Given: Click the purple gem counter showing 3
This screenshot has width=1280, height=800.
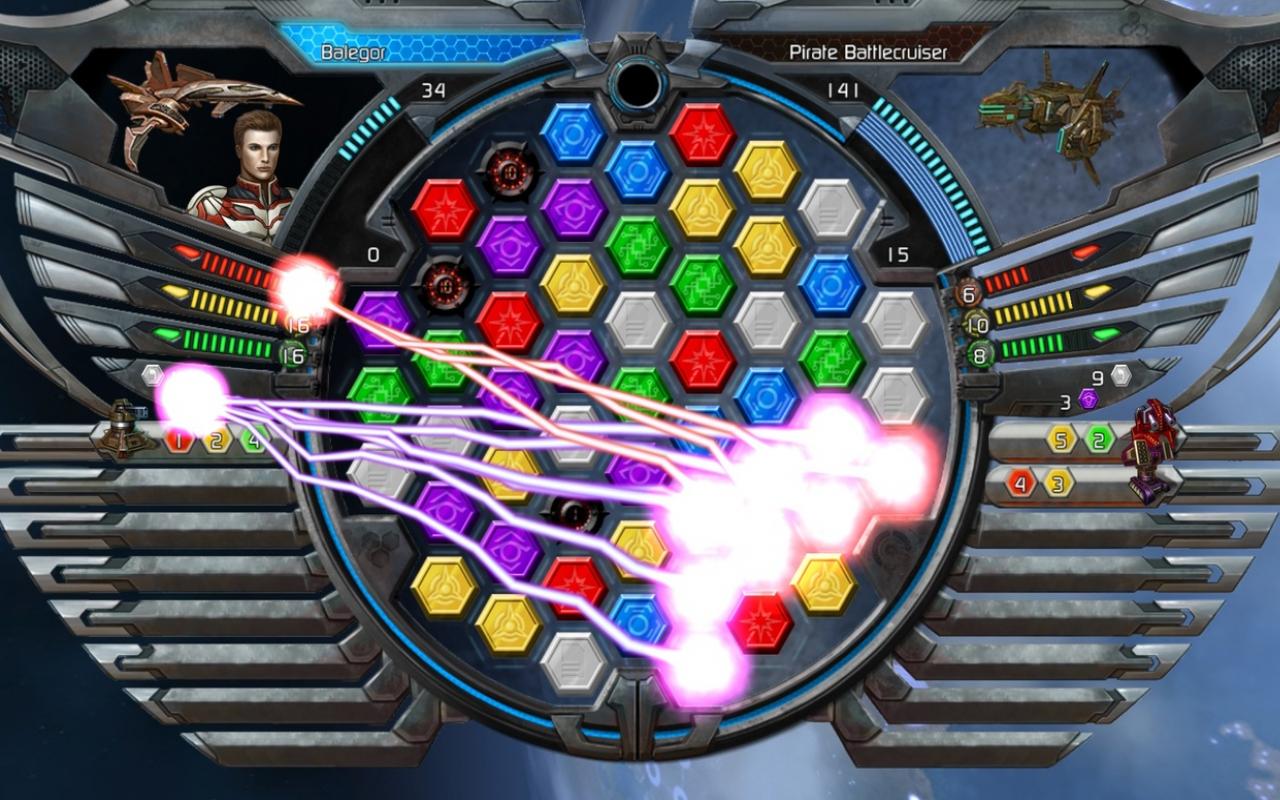Looking at the screenshot, I should (x=1089, y=400).
